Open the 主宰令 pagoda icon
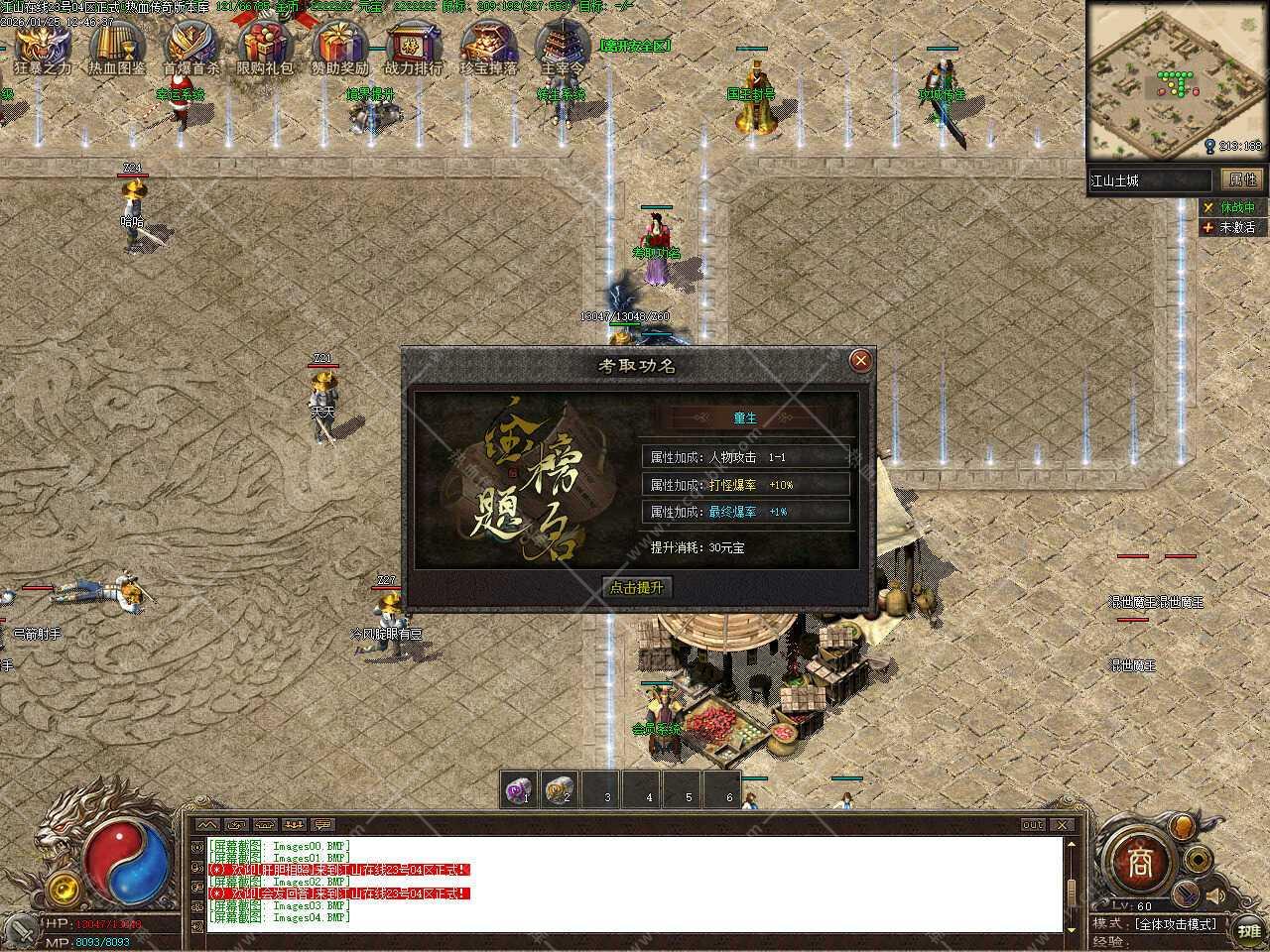The height and width of the screenshot is (952, 1270). tap(562, 46)
